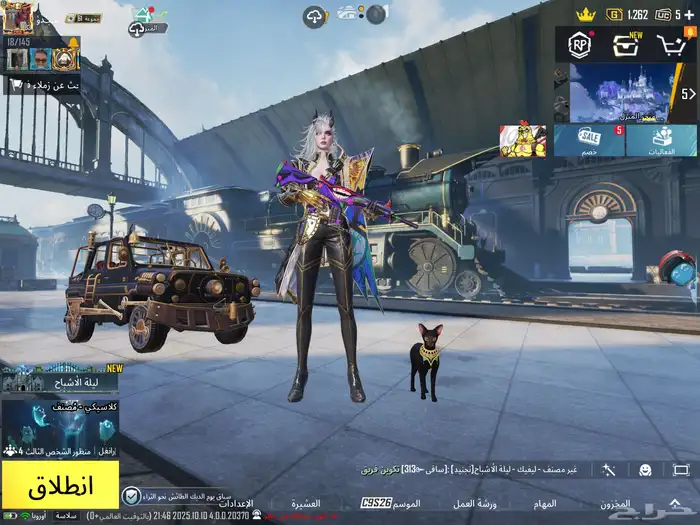700x525 pixels.
Task: Open the missions (المهام) menu
Action: 545,503
